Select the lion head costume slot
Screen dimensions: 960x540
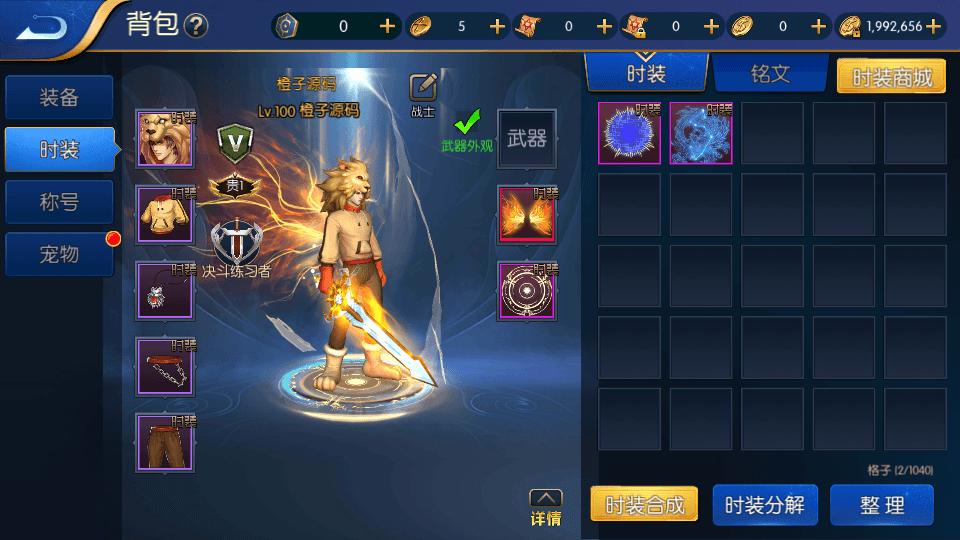tap(165, 139)
